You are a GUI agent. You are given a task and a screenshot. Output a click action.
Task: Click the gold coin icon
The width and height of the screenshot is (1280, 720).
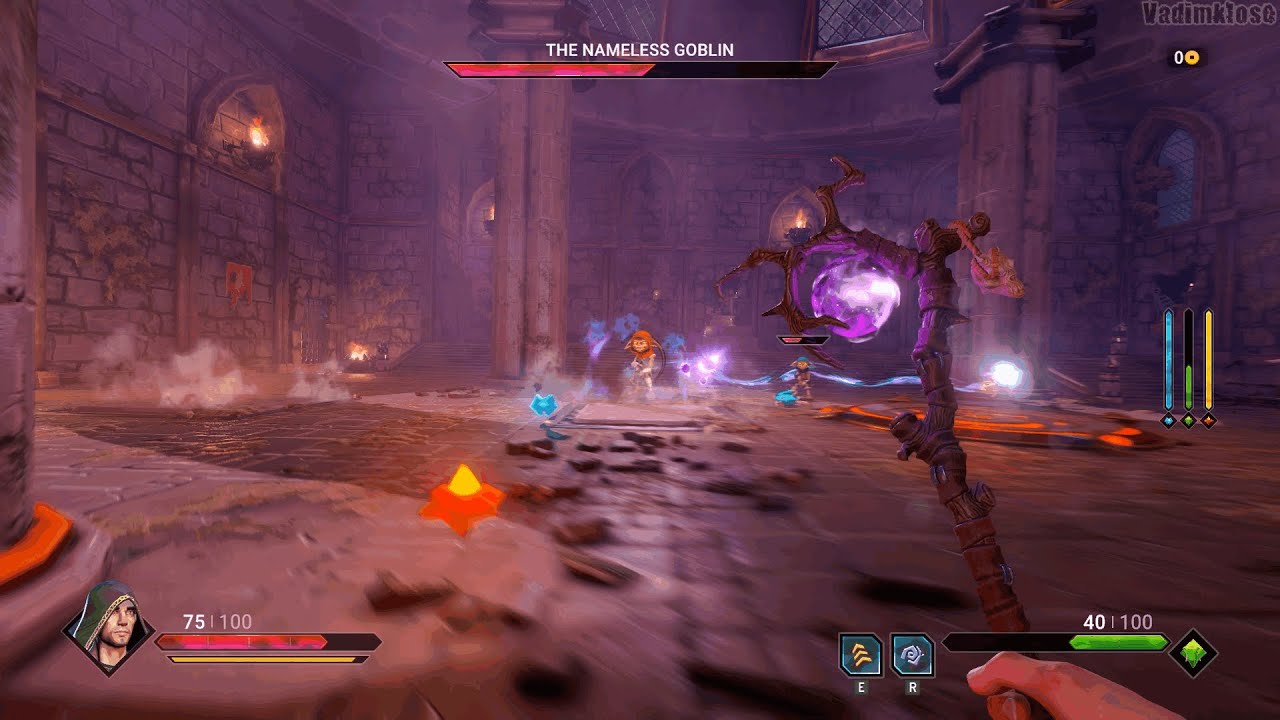[1192, 58]
